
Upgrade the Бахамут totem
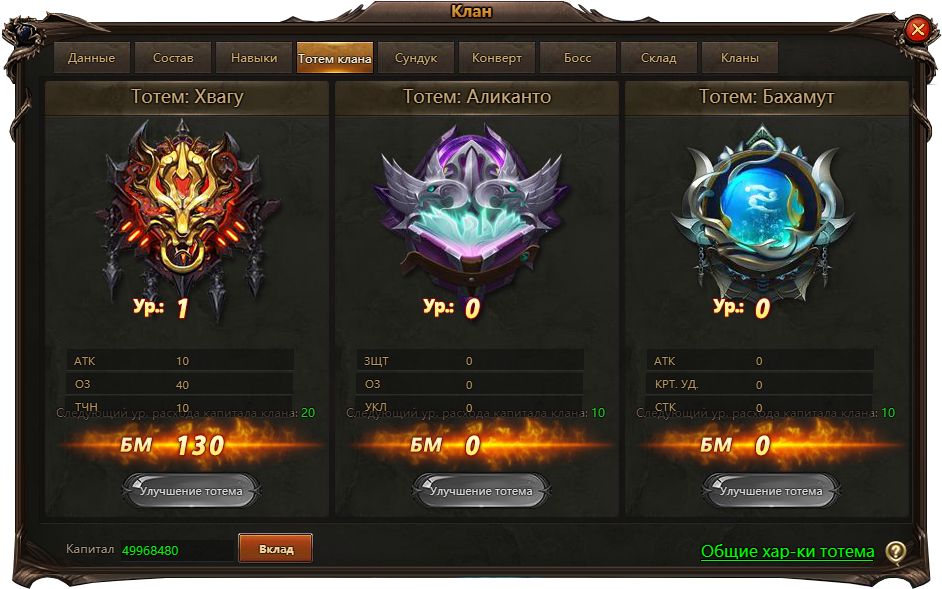tap(771, 491)
